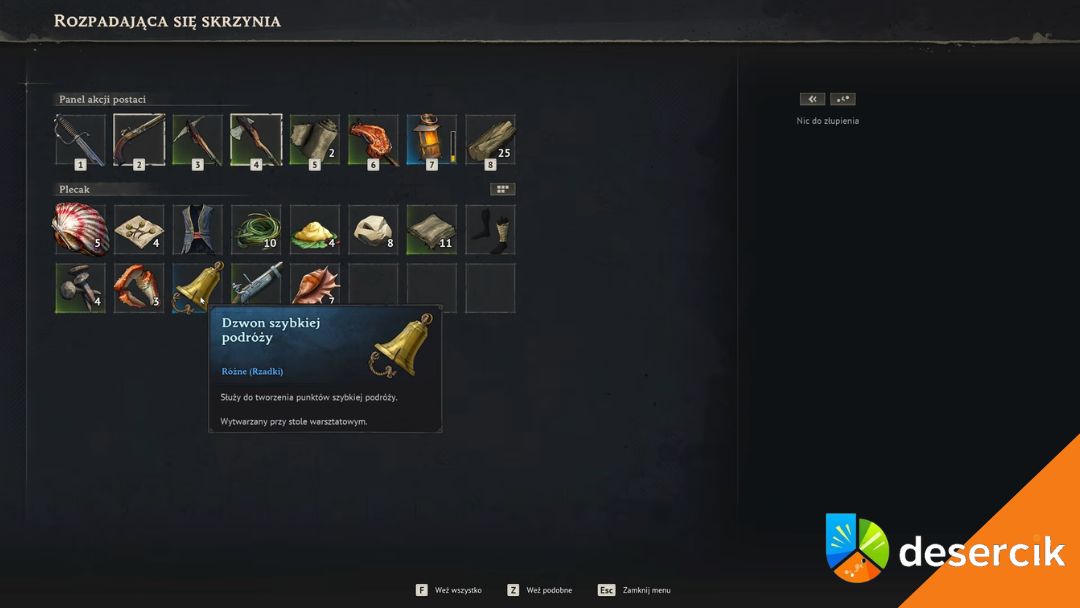Select the wood log stack of 25
The height and width of the screenshot is (608, 1080).
tap(490, 138)
